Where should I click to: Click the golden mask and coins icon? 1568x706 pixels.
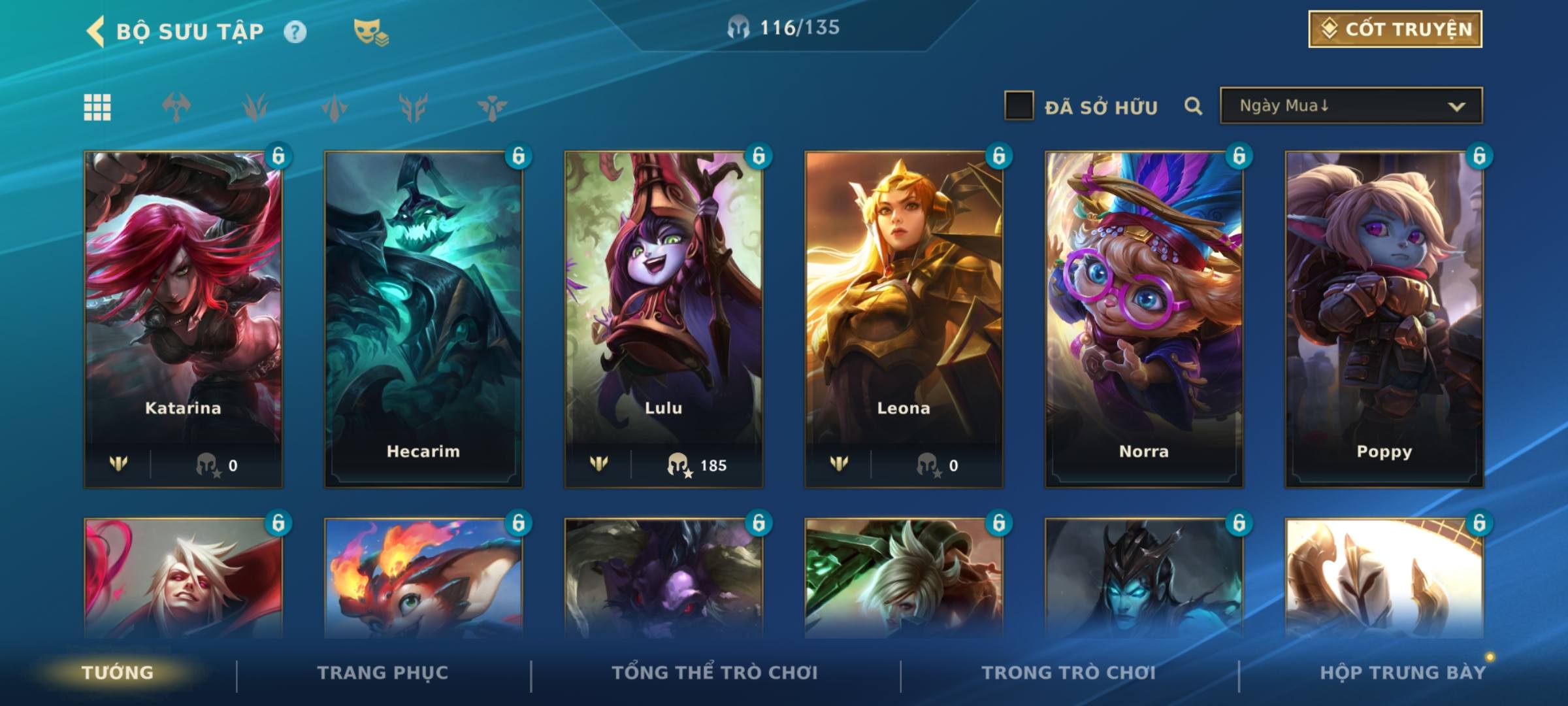click(370, 31)
